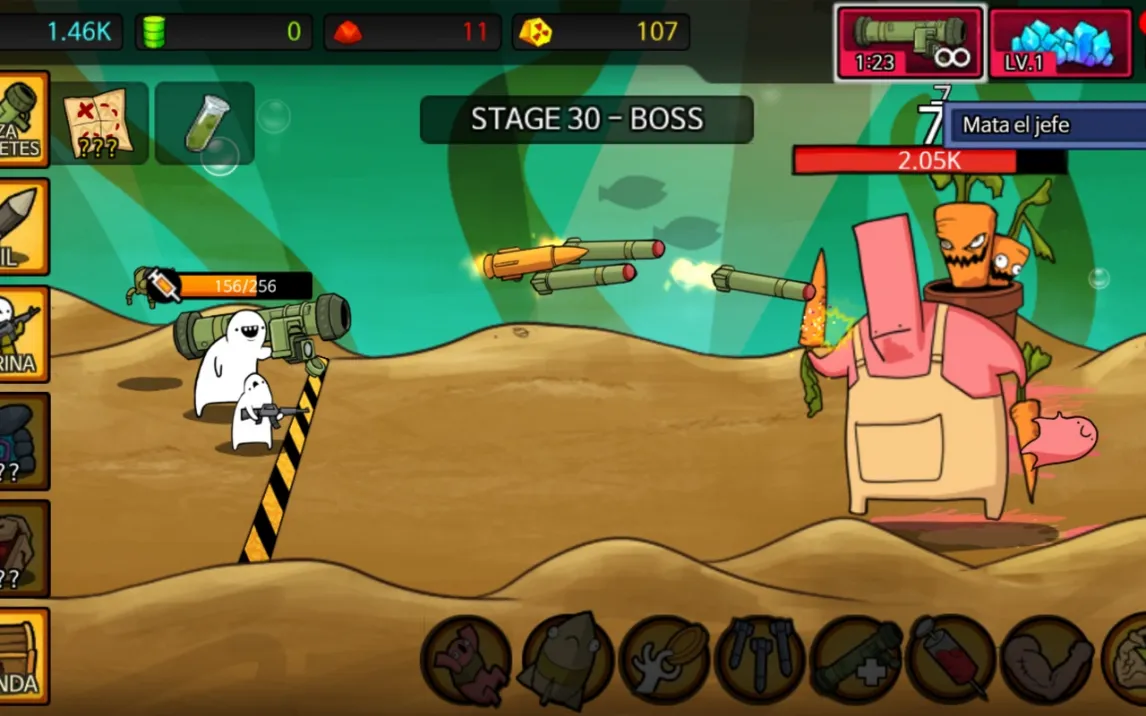Activate the triple missile barrage skill
Screen dimensions: 1146x716
point(760,661)
